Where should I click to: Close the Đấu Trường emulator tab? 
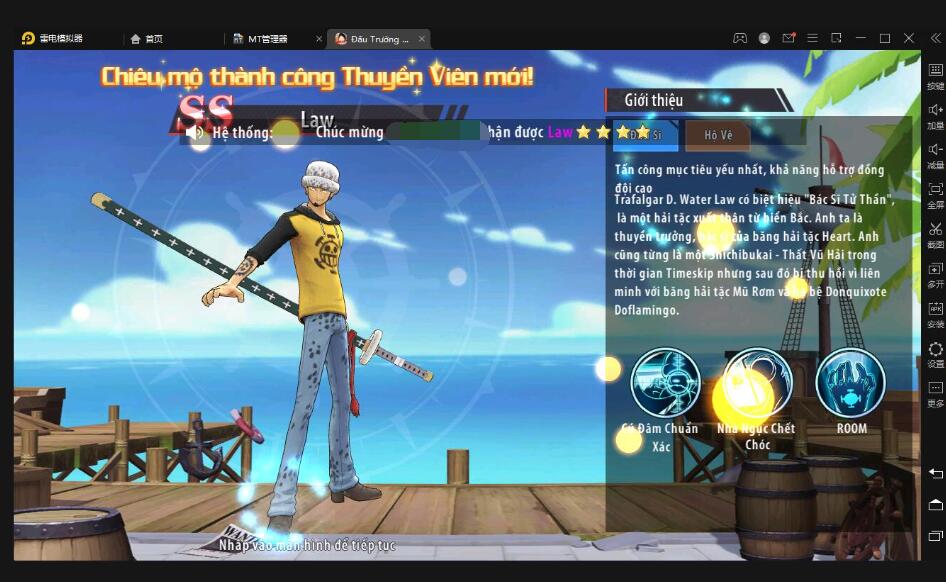pyautogui.click(x=422, y=39)
